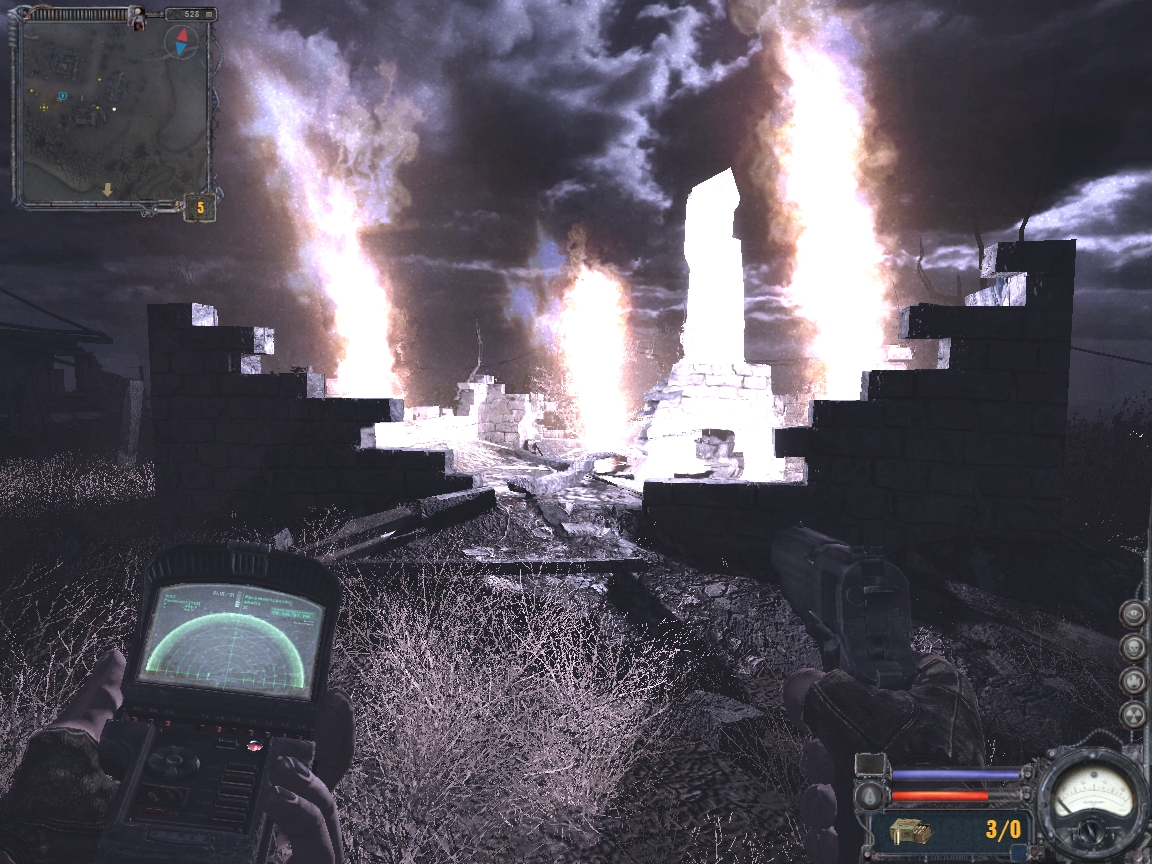Click the minimap in the corner
1152x864 pixels.
click(x=110, y=110)
